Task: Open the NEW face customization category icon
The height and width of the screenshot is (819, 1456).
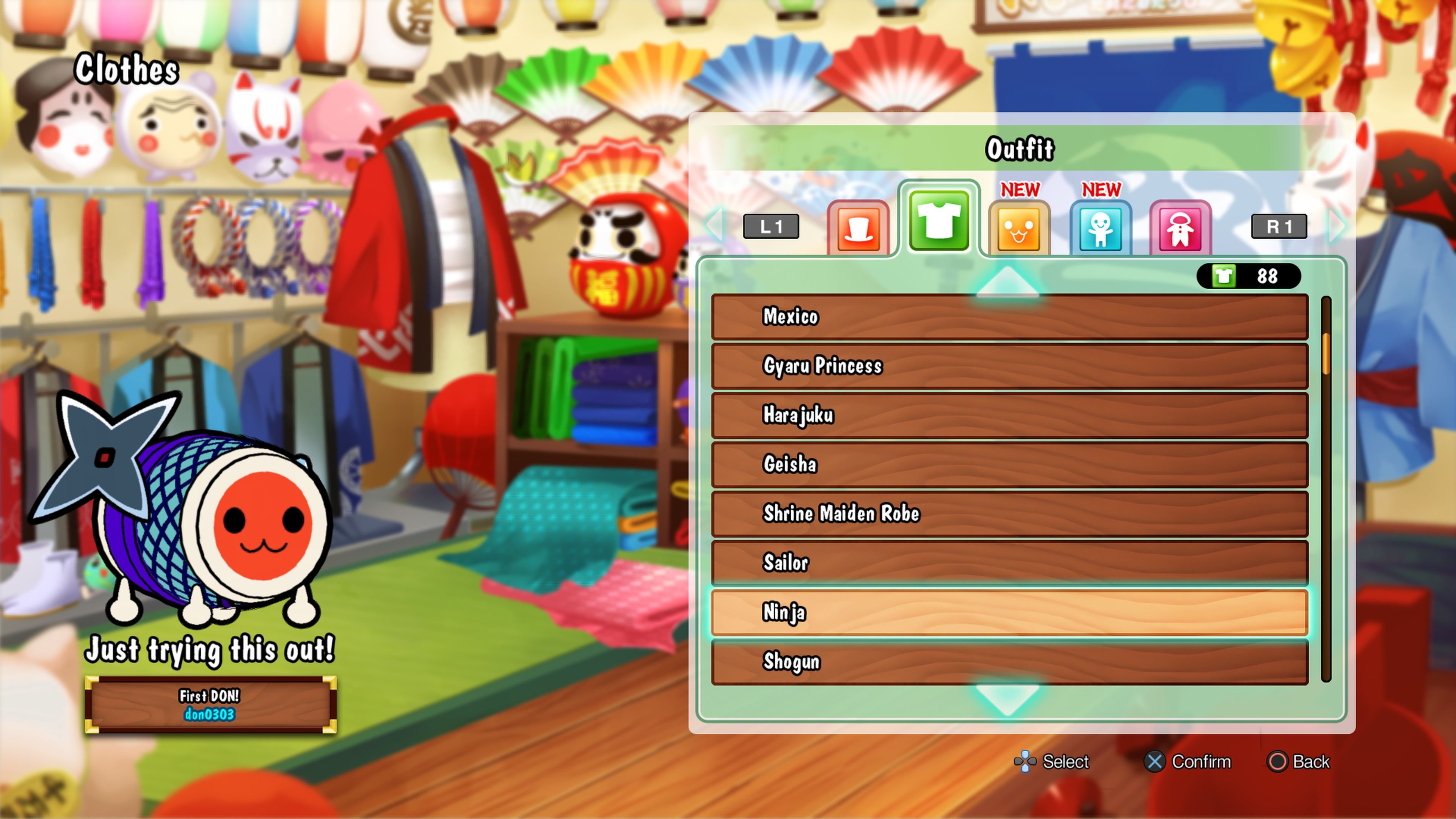Action: (x=1020, y=228)
